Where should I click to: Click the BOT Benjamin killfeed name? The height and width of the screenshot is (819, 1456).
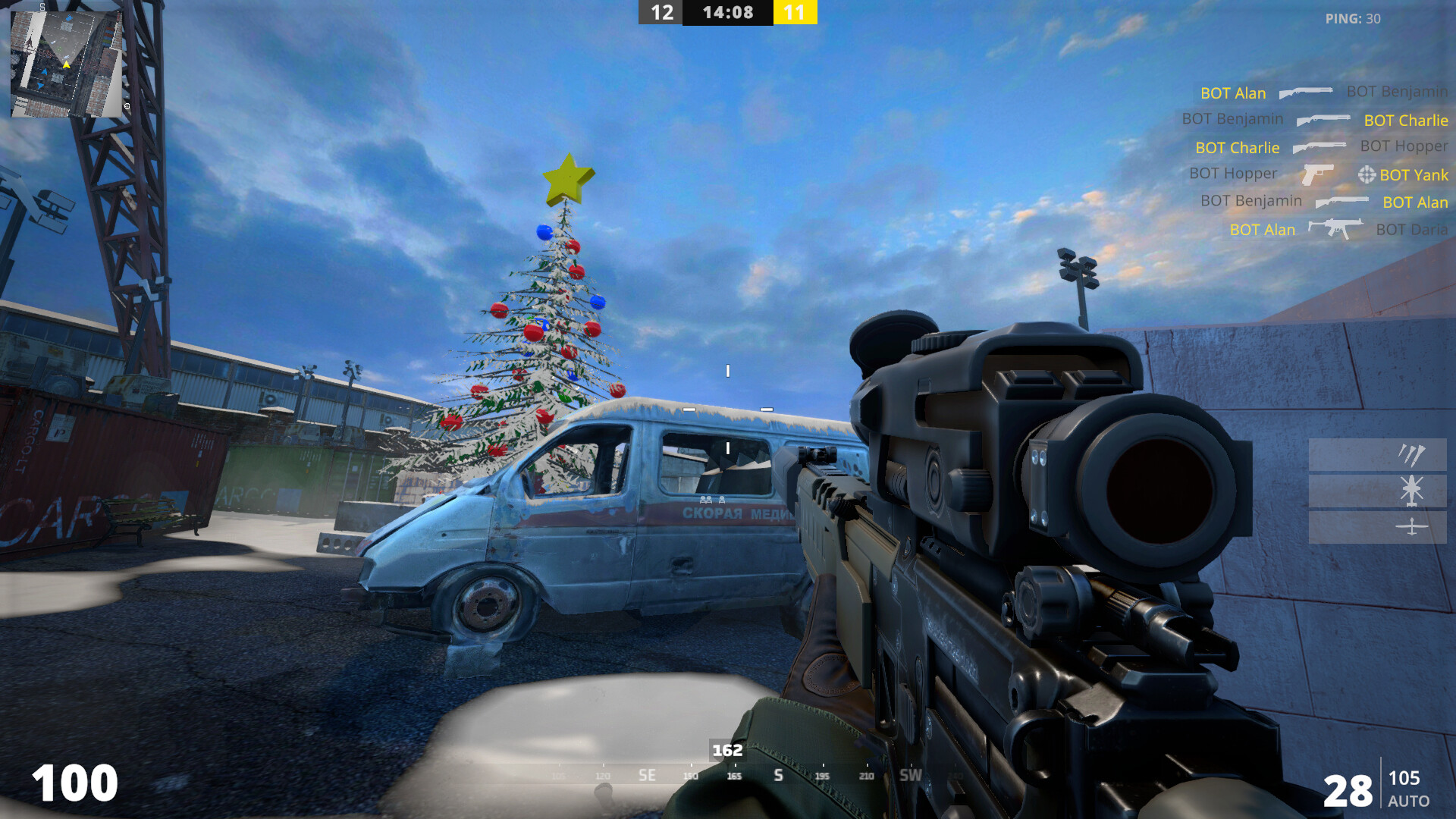pyautogui.click(x=1234, y=119)
